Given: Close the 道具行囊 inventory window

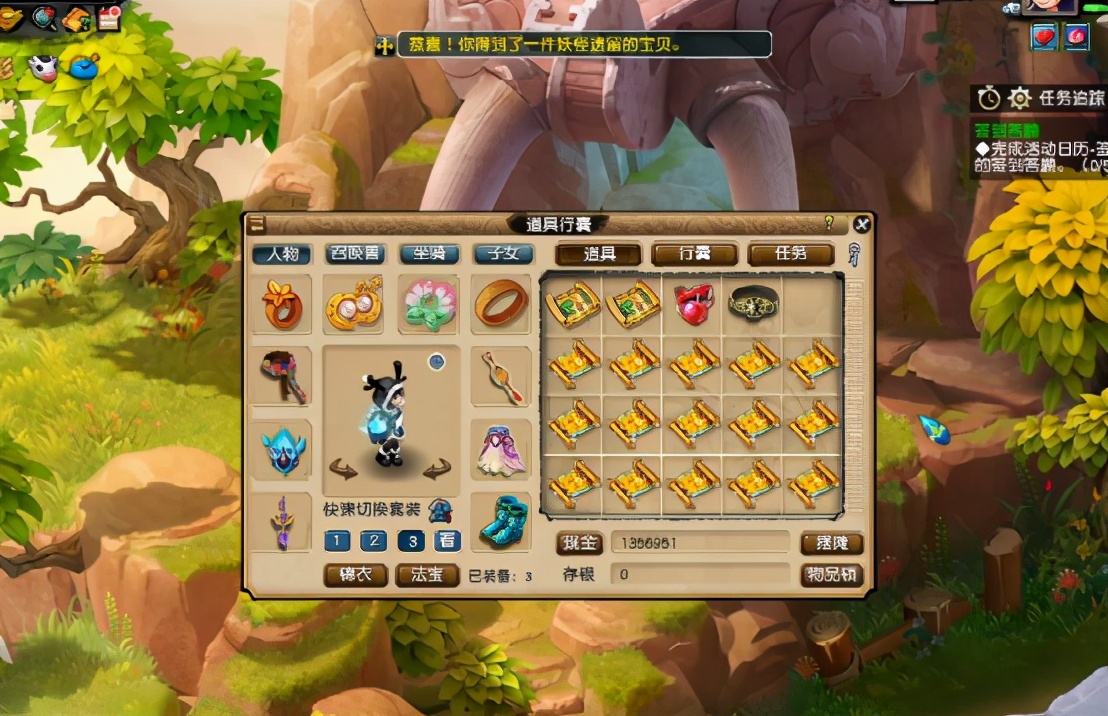Looking at the screenshot, I should [x=861, y=224].
